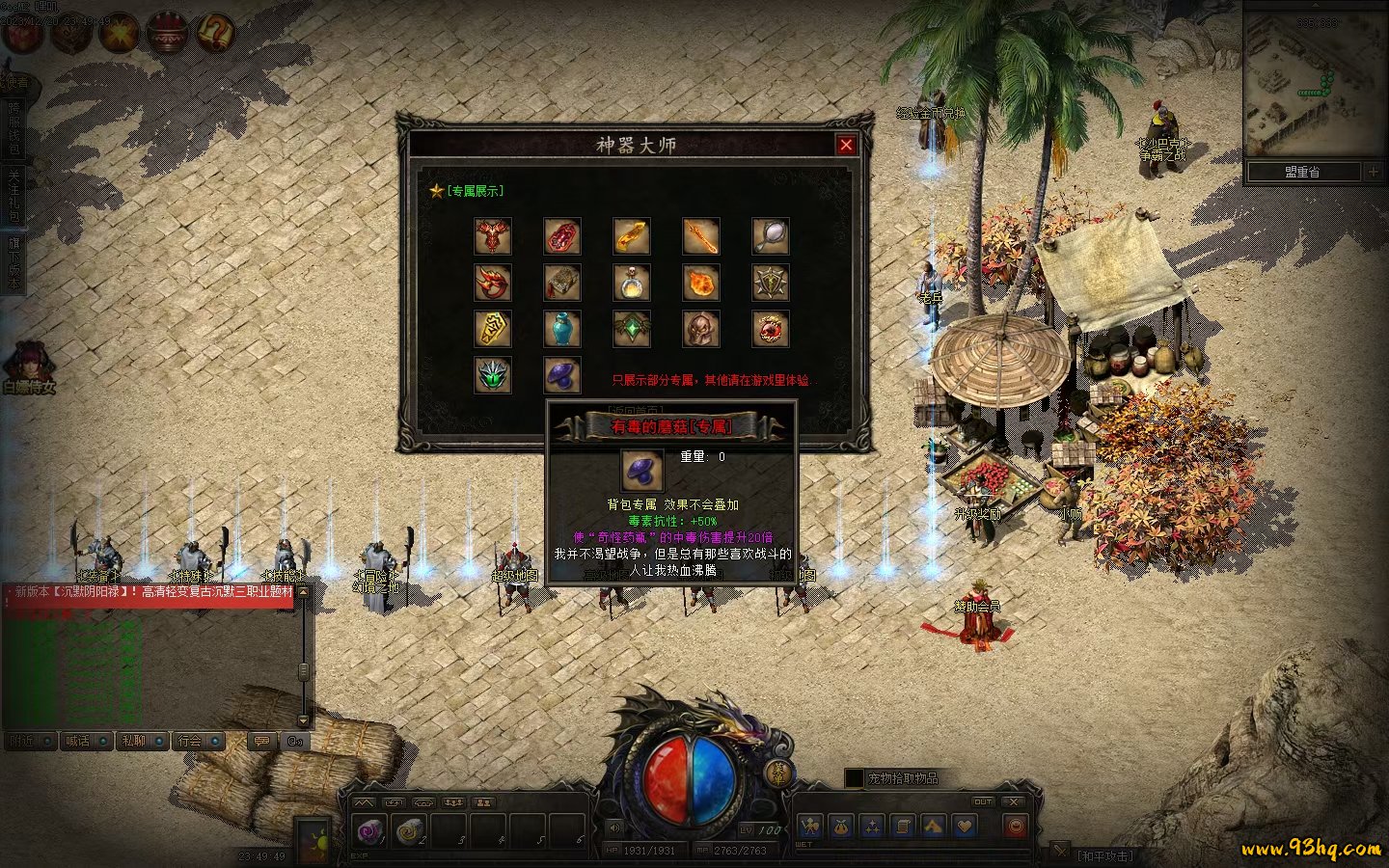Use the purple swirl scroll in hotbar
1389x868 pixels.
click(369, 830)
